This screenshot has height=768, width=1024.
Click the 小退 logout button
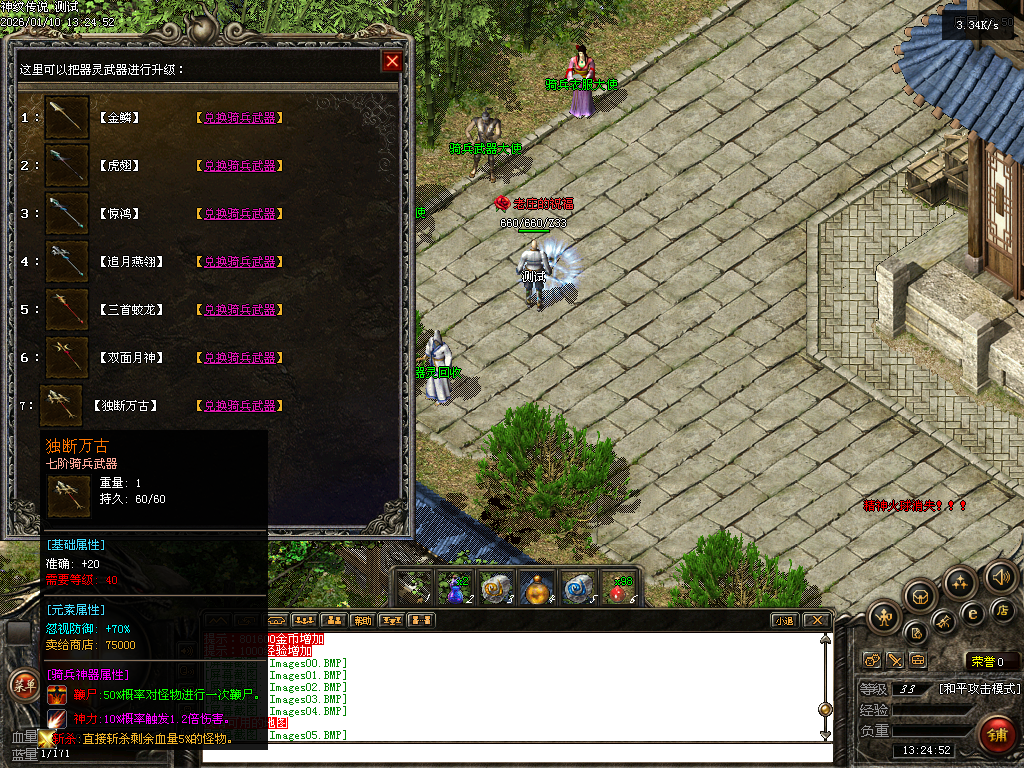(784, 621)
